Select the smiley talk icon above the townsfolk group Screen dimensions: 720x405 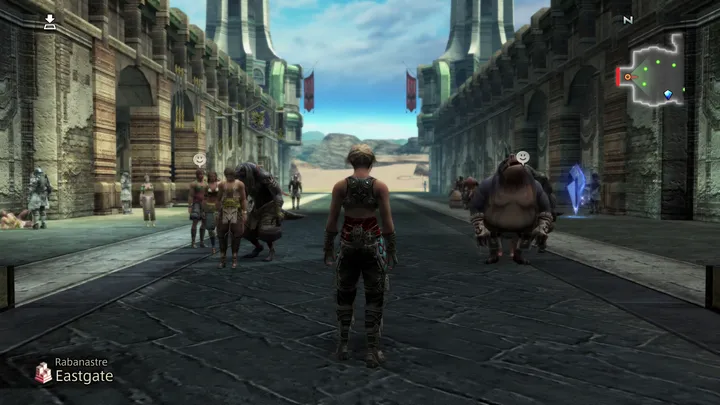pos(200,159)
